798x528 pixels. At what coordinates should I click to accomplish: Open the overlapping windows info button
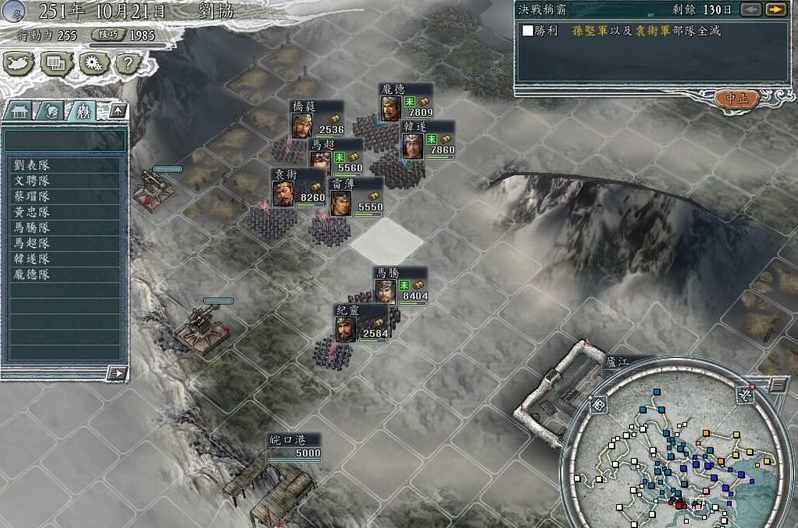pyautogui.click(x=57, y=64)
